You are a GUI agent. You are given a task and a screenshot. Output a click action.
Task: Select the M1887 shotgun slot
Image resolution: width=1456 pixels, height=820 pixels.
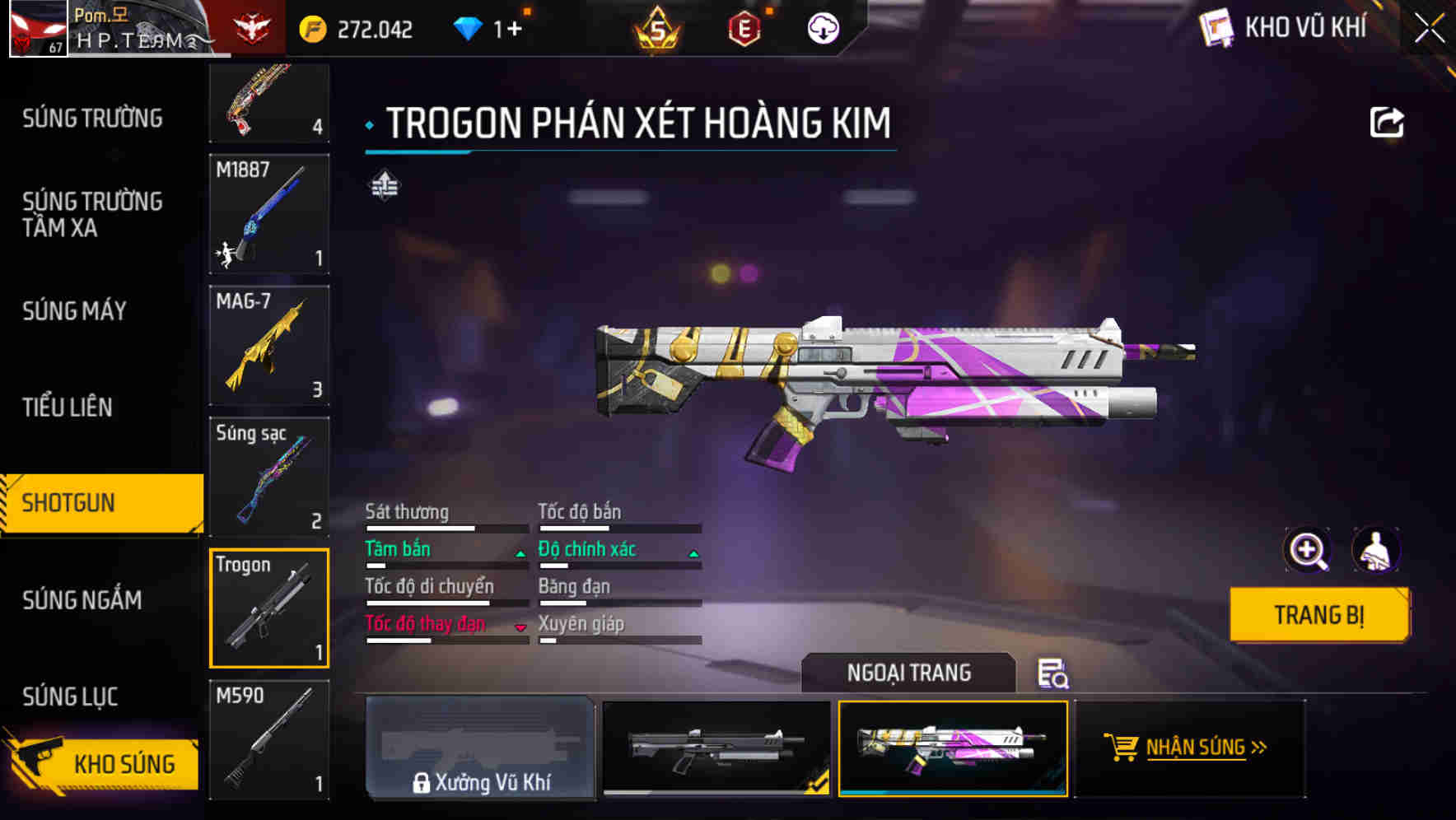[269, 213]
